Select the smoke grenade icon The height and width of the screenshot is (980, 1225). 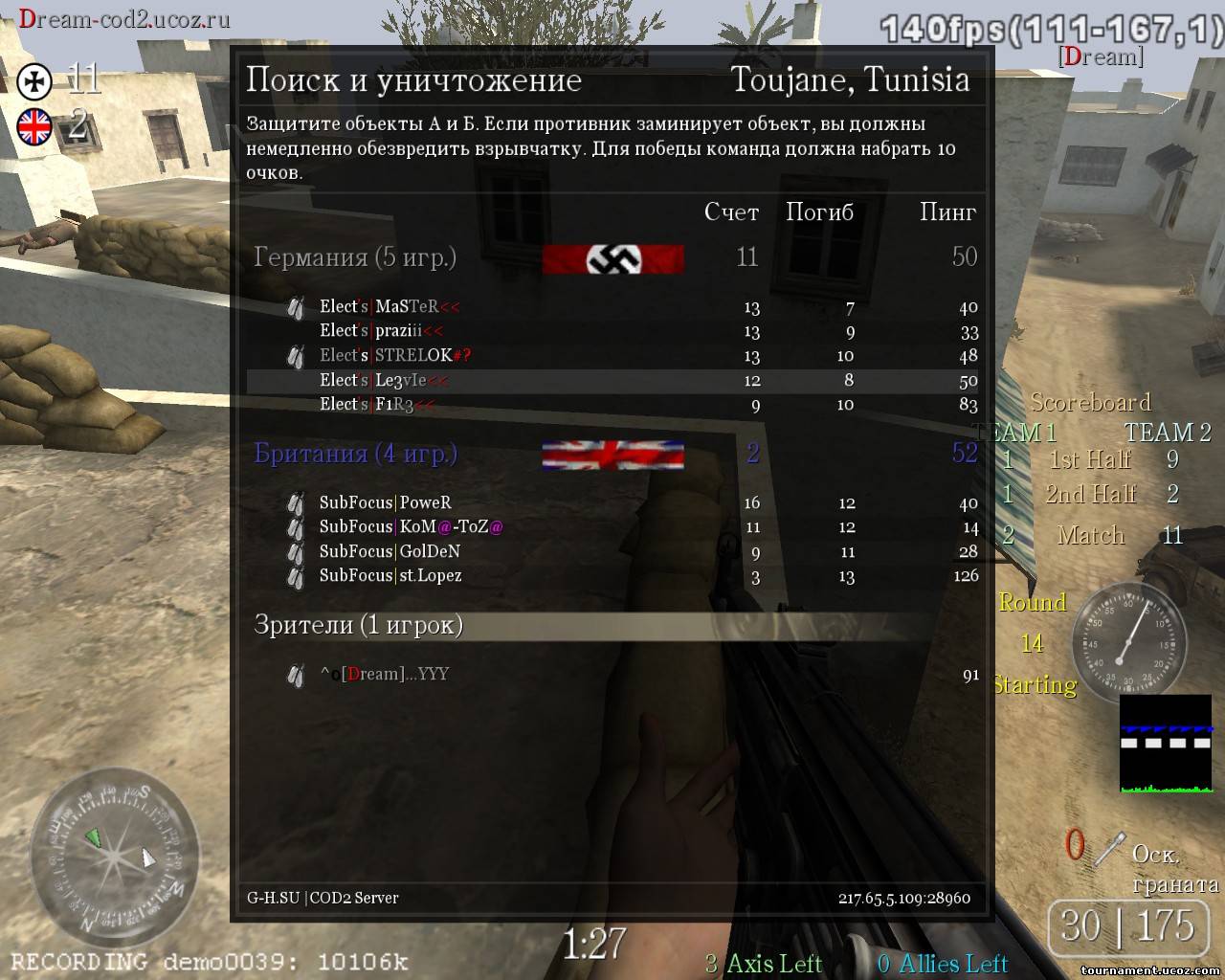1109,848
